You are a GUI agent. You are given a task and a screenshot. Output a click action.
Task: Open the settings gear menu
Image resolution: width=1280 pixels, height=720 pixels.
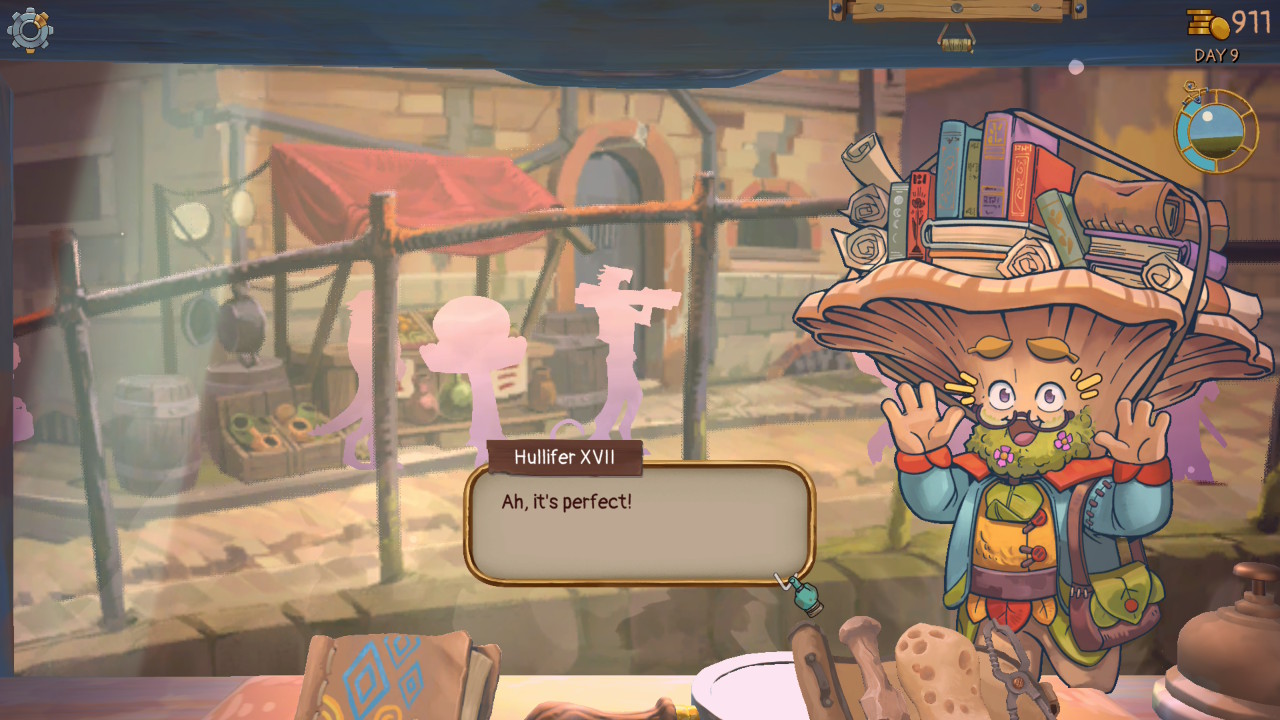29,29
